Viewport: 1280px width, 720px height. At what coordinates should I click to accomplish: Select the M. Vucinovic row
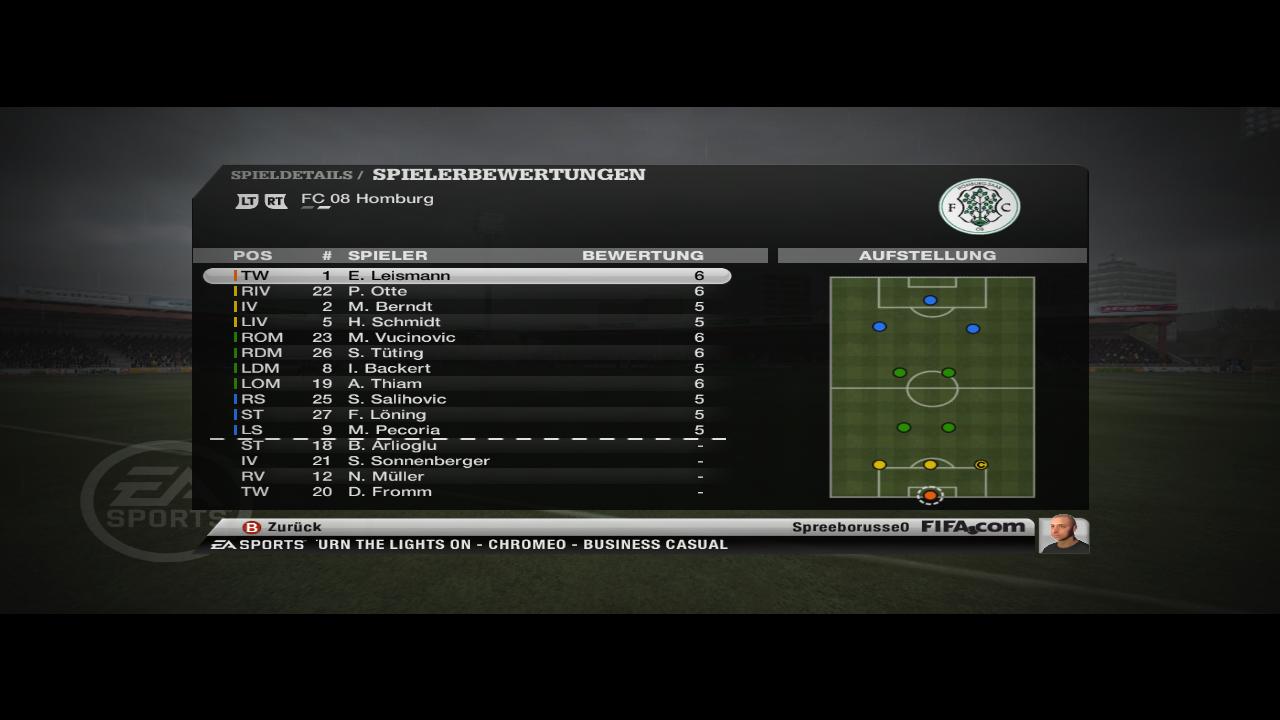tap(467, 338)
